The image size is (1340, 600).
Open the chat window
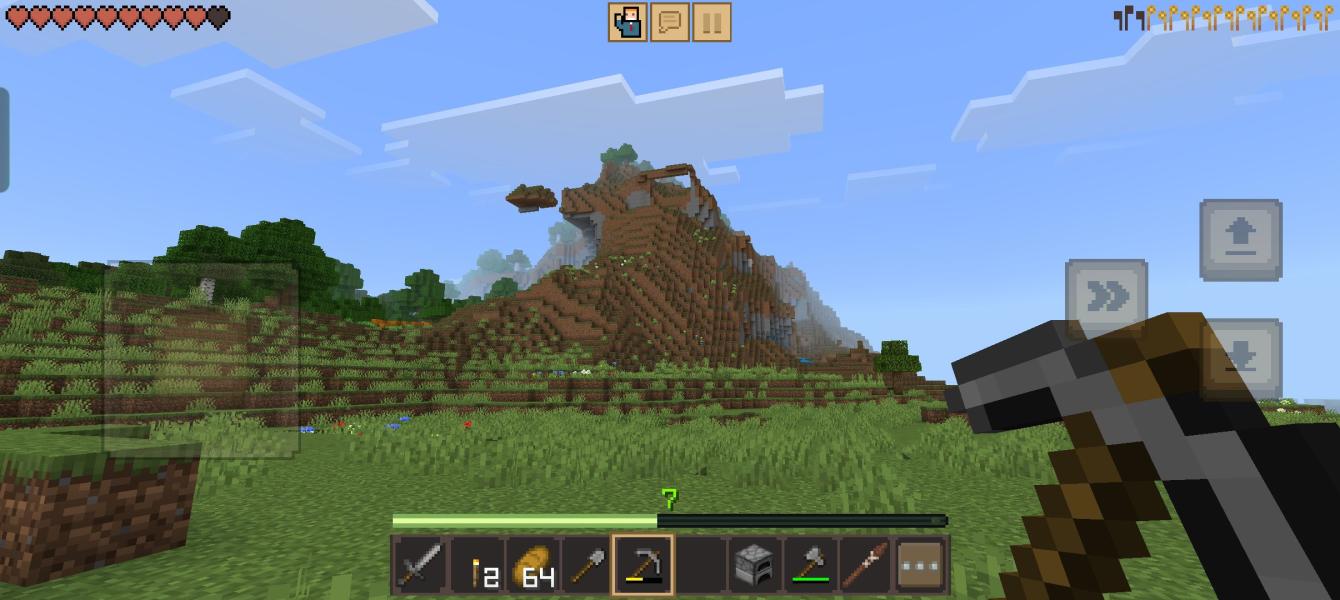click(670, 22)
